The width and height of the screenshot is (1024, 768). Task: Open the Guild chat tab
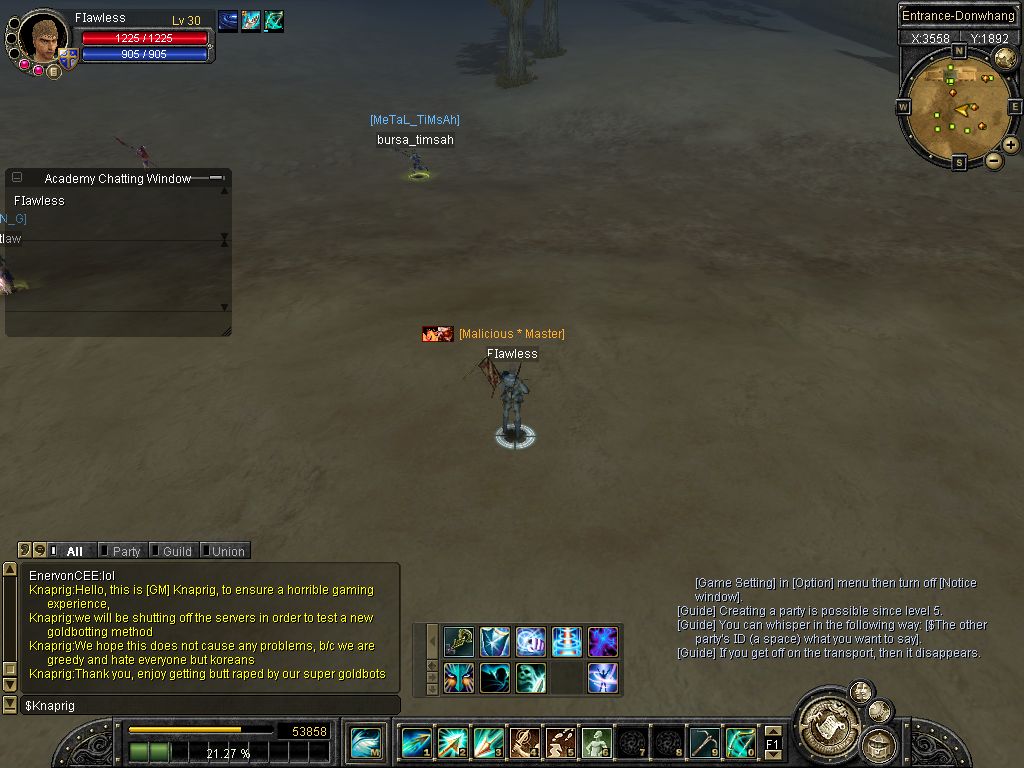pyautogui.click(x=176, y=551)
